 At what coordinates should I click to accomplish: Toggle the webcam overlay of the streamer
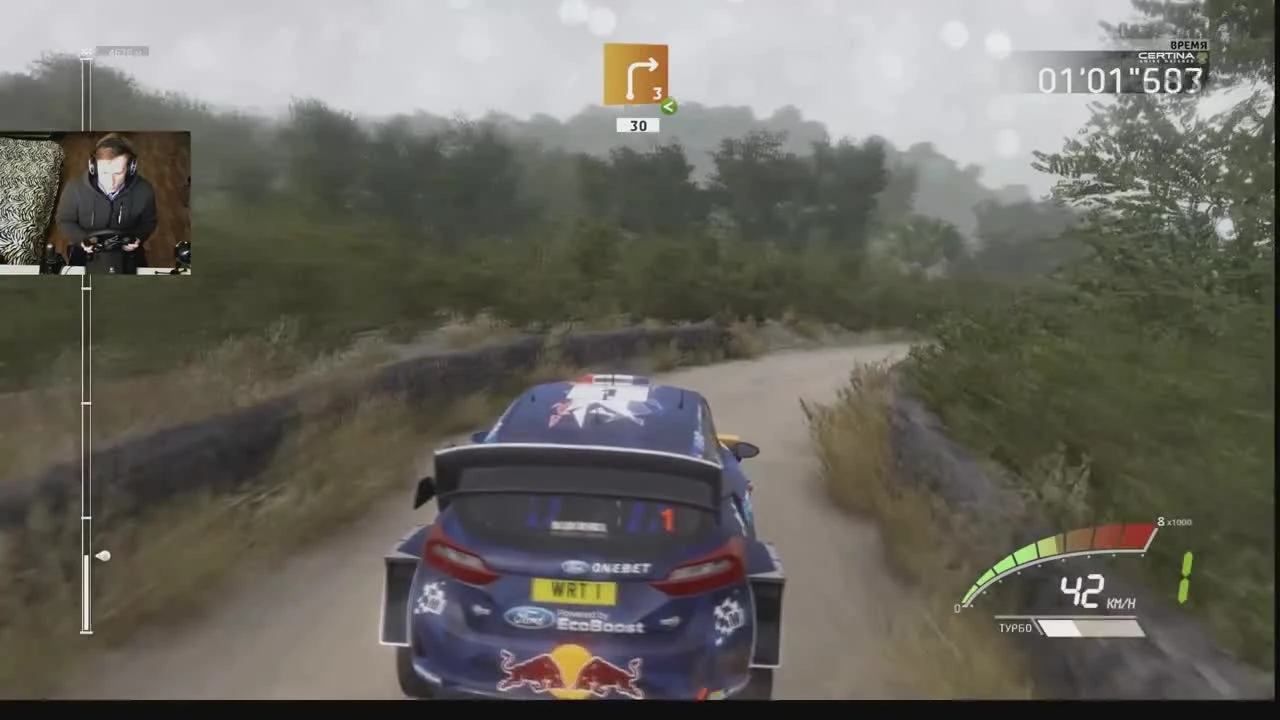pyautogui.click(x=96, y=200)
